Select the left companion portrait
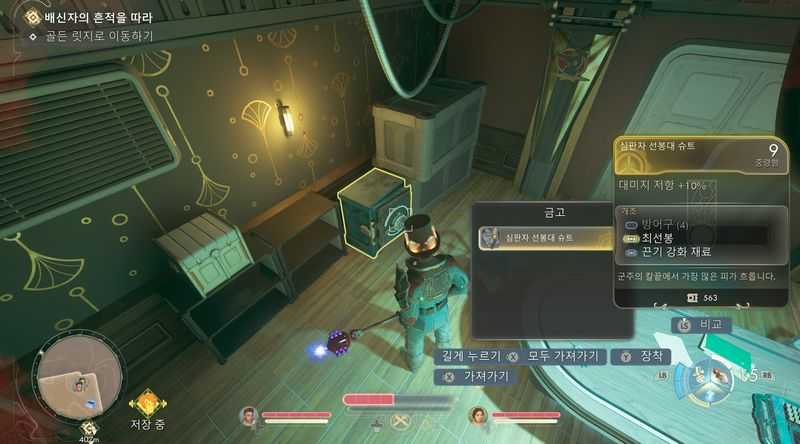This screenshot has width=800, height=444. [x=249, y=417]
